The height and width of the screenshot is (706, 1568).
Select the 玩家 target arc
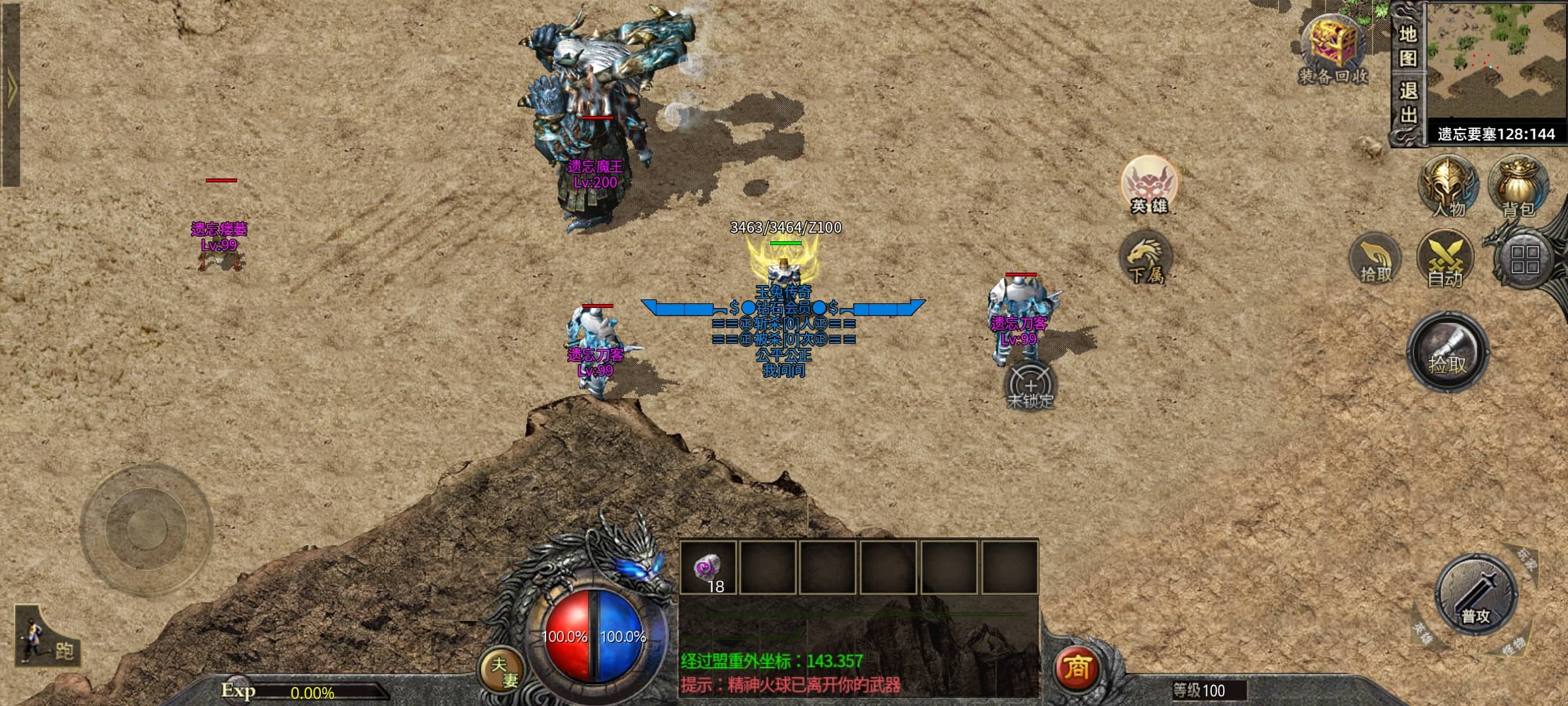point(1525,560)
